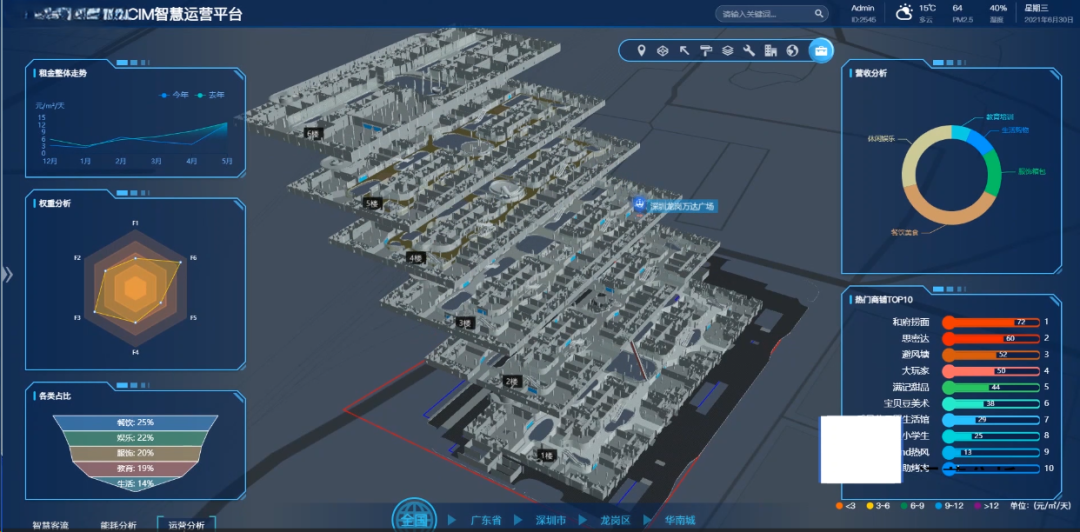Switch to the 运营分析 tab
The height and width of the screenshot is (532, 1080).
click(x=186, y=524)
